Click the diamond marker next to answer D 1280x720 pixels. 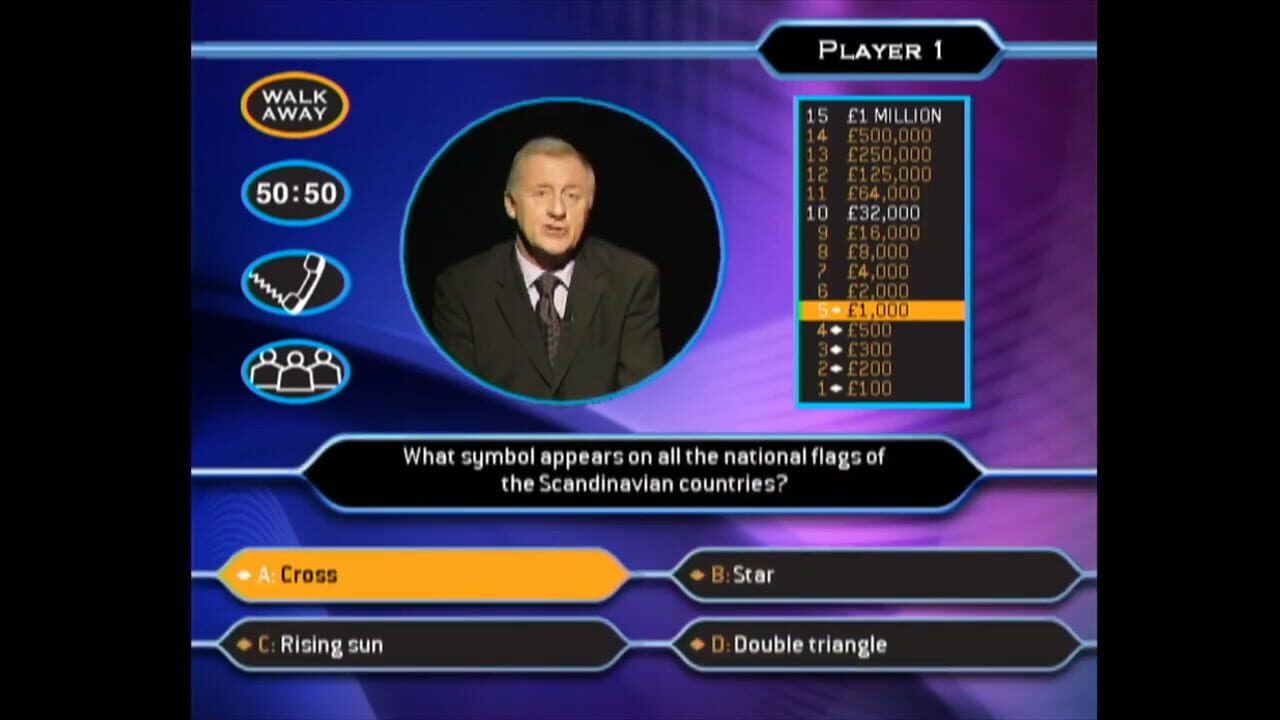tap(697, 645)
